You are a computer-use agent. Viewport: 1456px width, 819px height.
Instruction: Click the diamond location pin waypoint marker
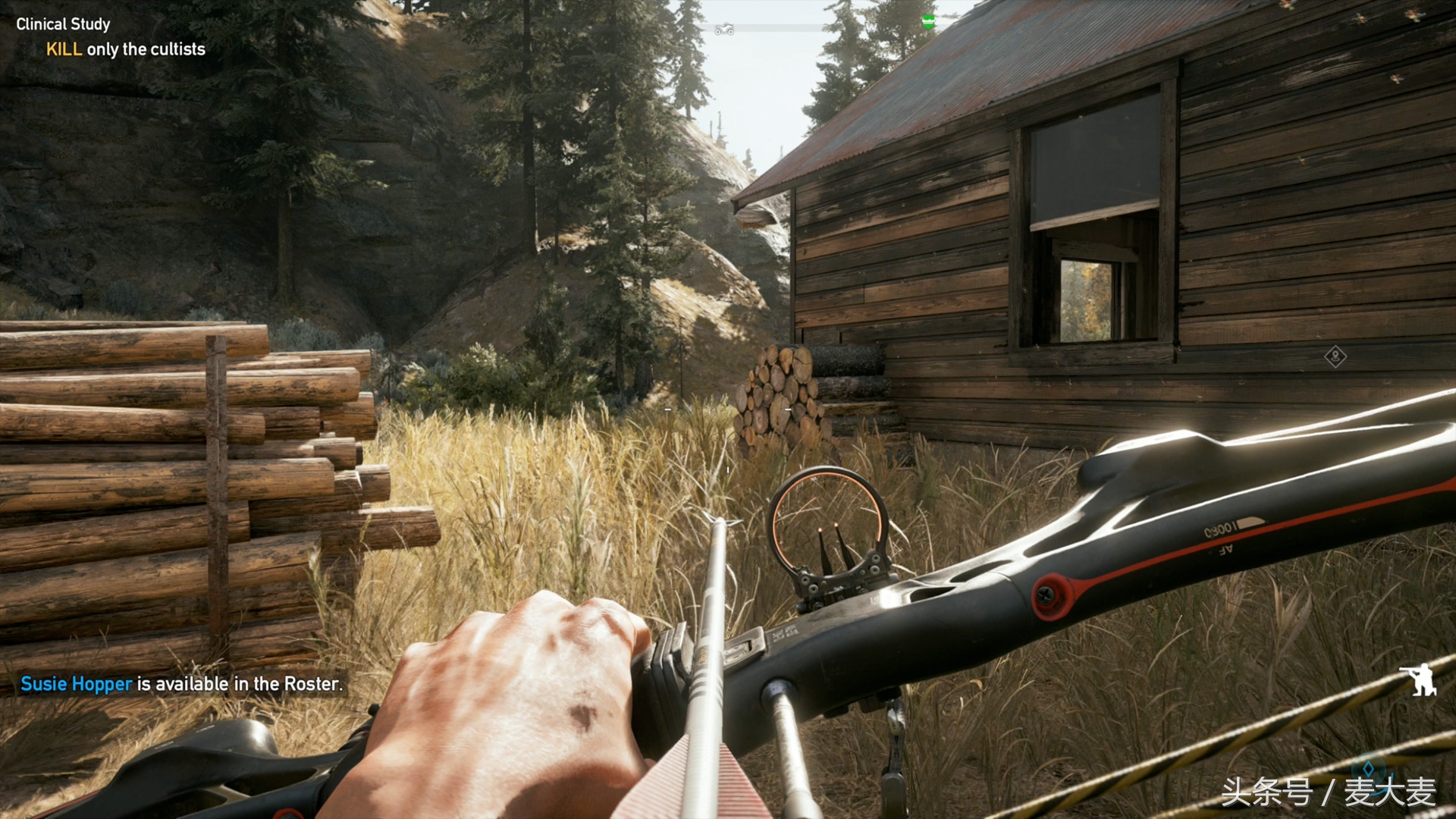(x=1335, y=356)
